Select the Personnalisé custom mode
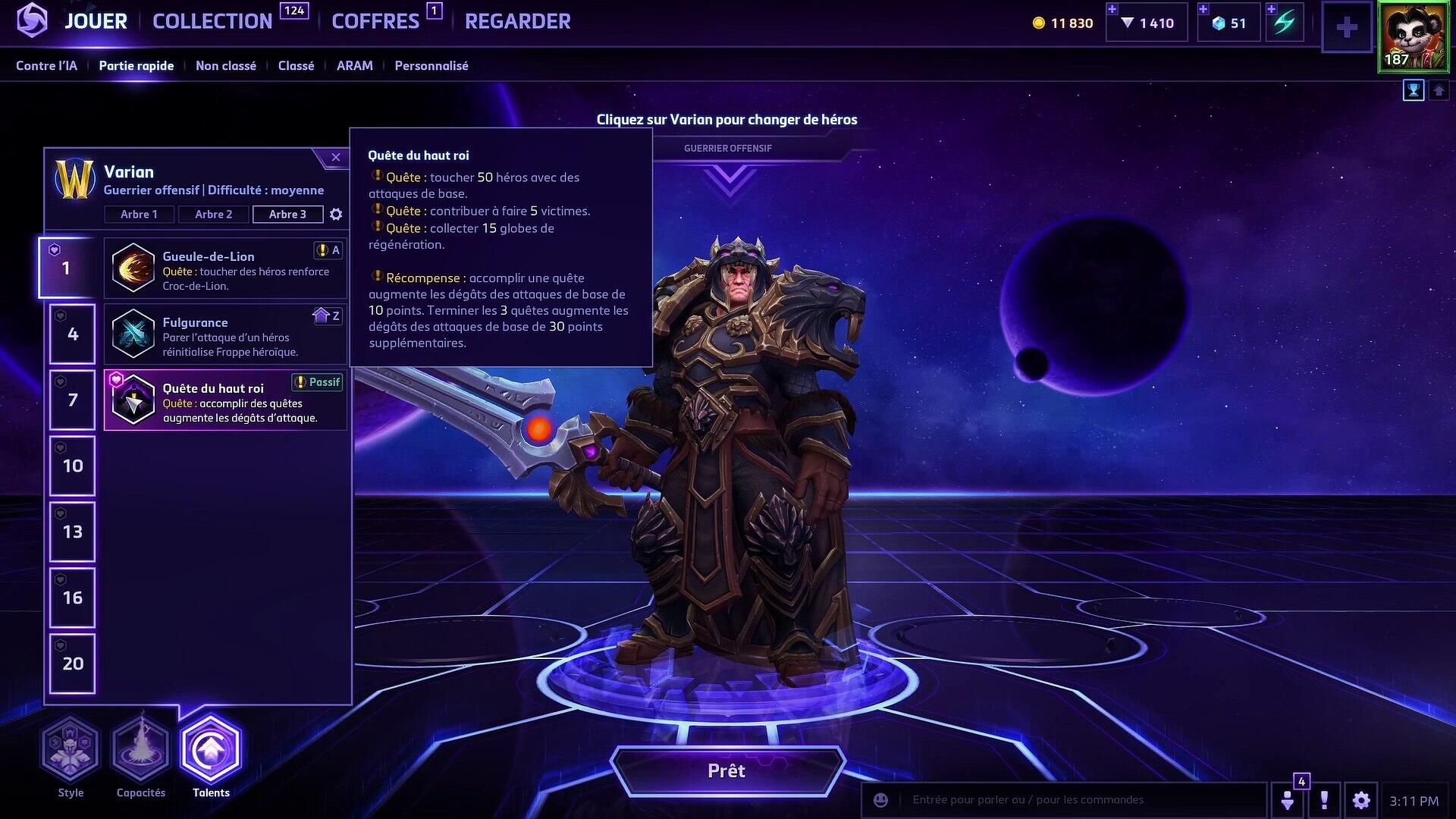 pyautogui.click(x=431, y=66)
